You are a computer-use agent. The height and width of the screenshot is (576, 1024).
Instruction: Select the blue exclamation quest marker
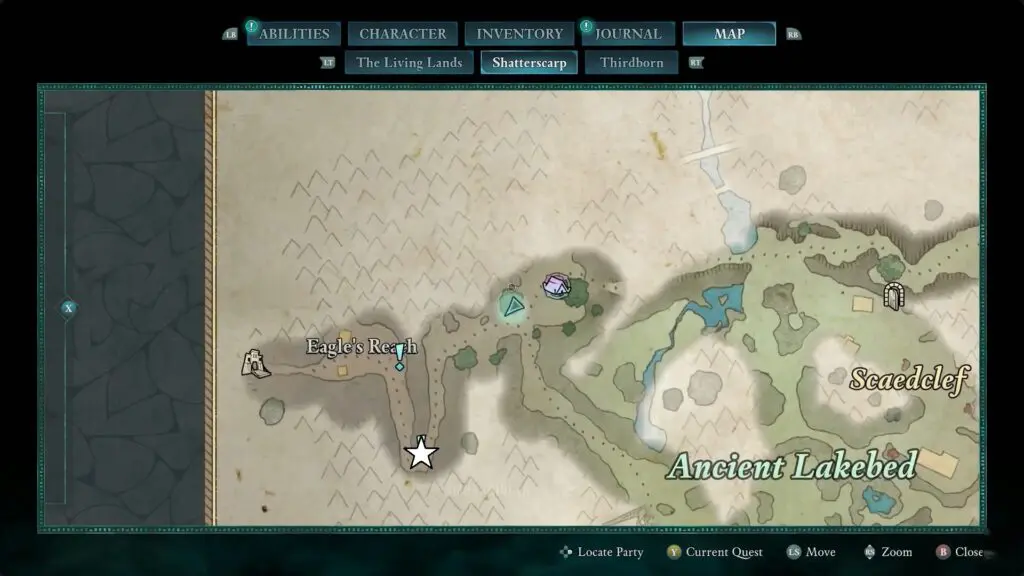(400, 356)
